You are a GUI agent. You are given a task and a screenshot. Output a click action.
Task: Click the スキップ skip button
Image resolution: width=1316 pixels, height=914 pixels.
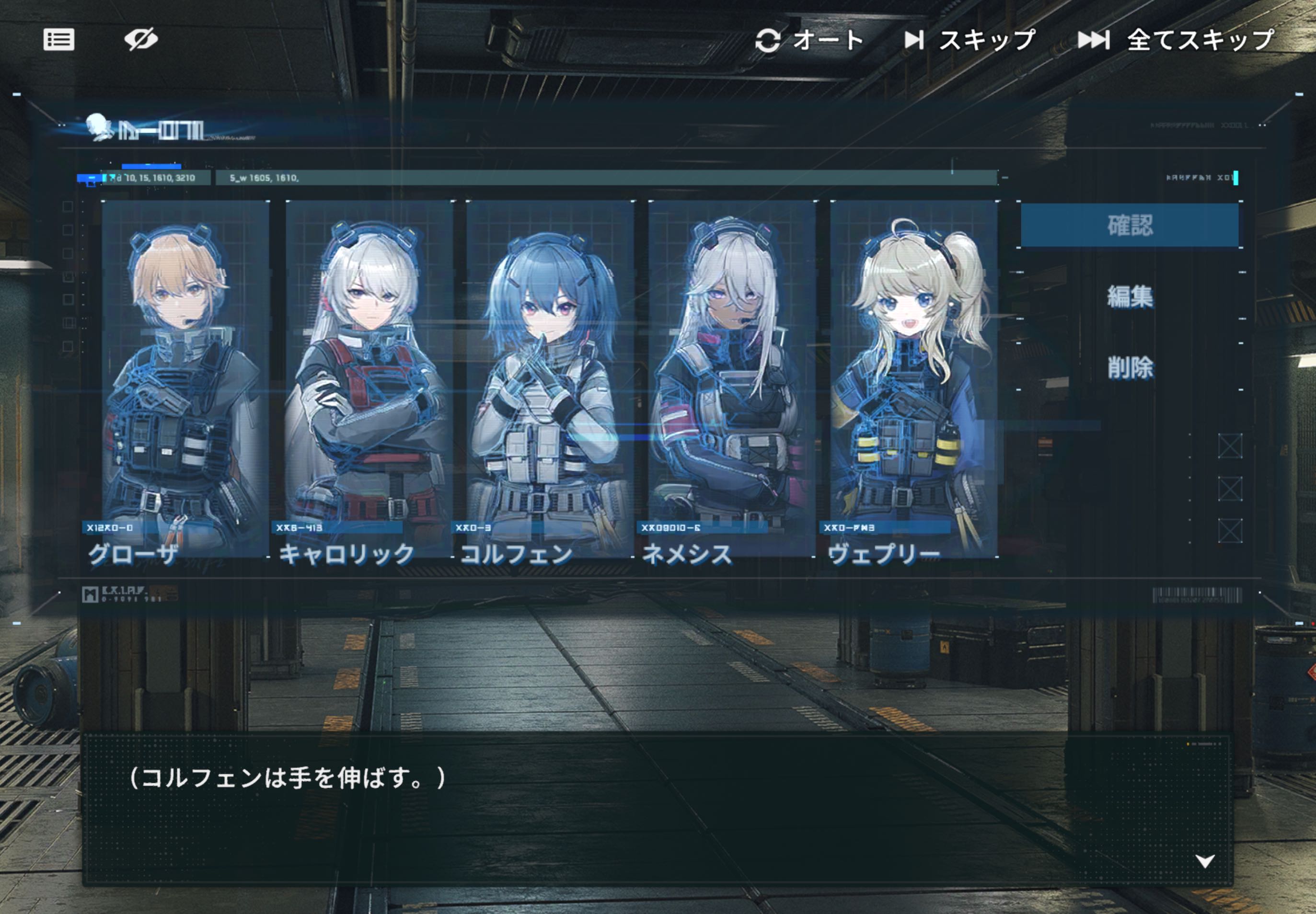tap(970, 40)
